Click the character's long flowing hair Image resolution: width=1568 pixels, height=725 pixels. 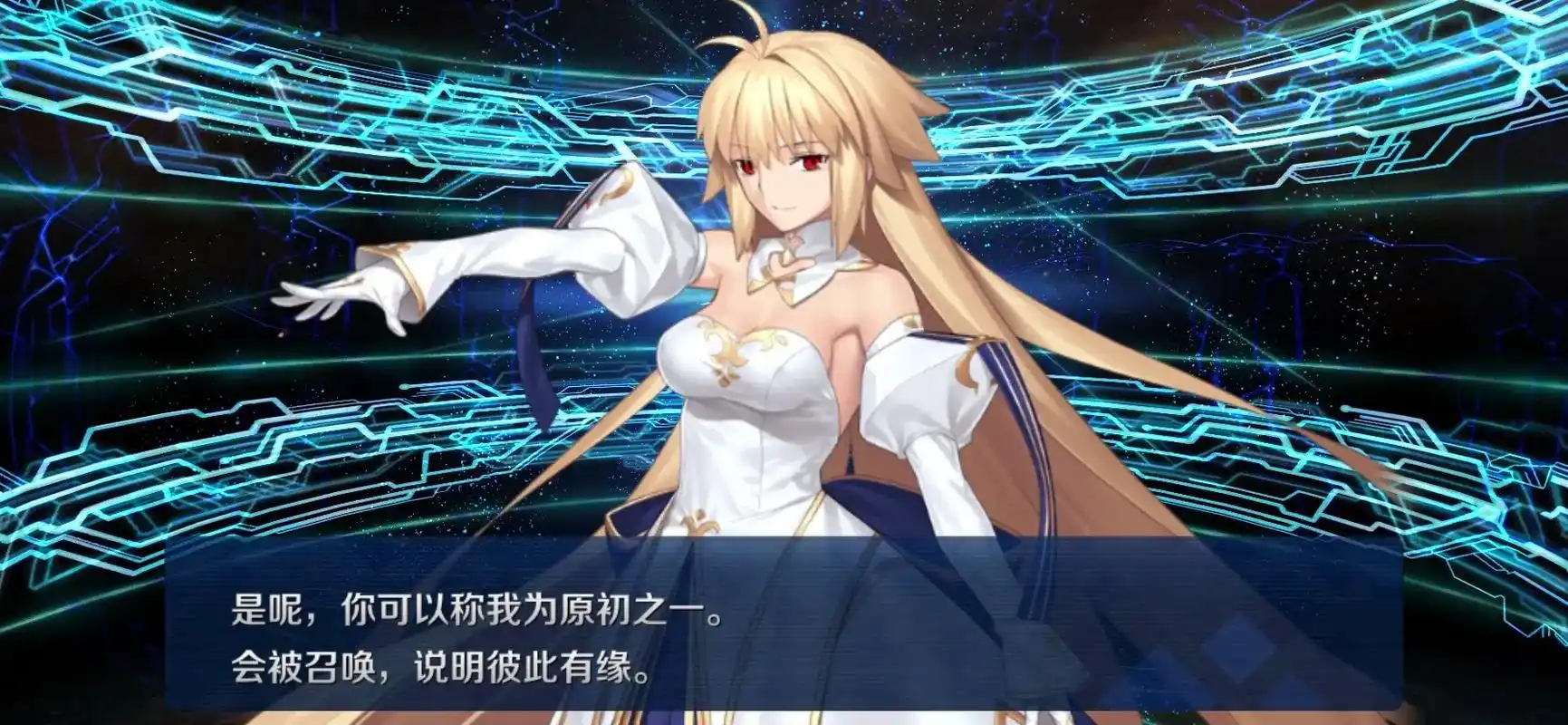(x=1015, y=362)
